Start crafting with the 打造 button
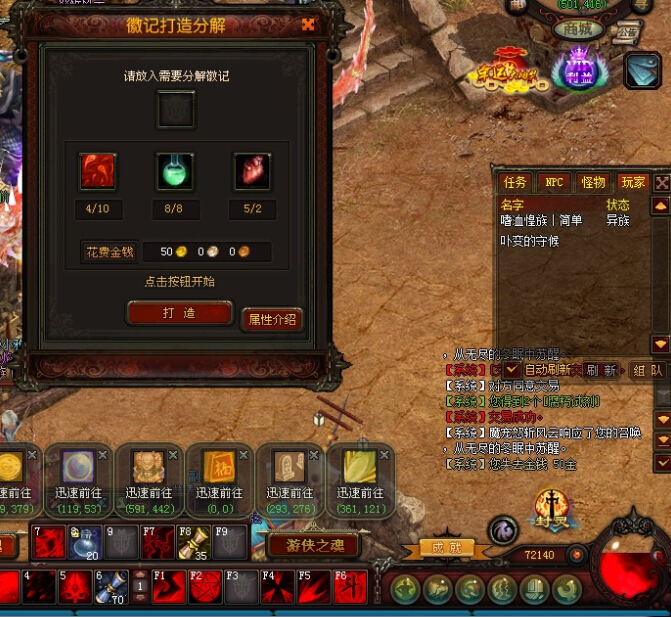This screenshot has height=617, width=671. tap(179, 313)
